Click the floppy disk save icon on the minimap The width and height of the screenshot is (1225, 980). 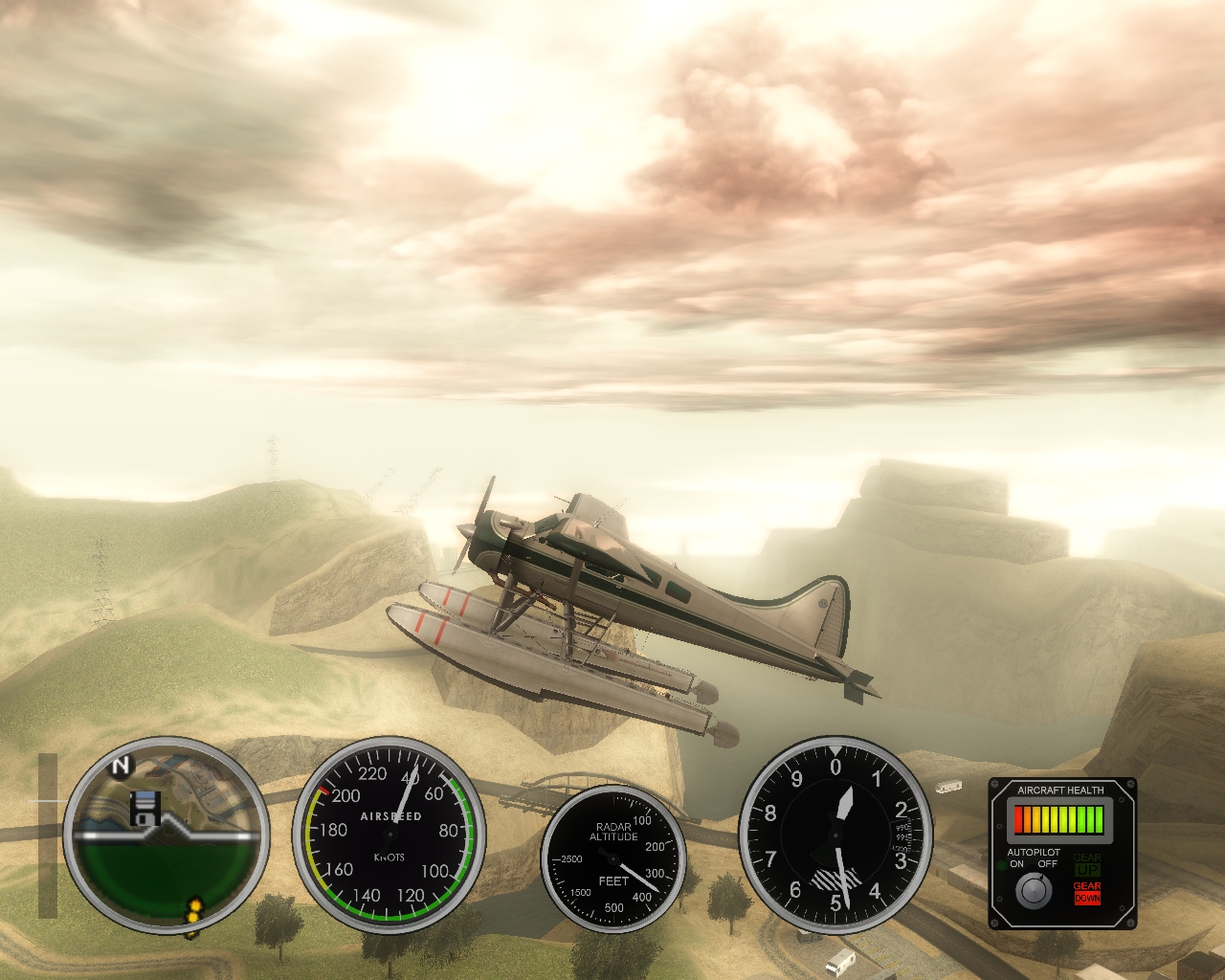coord(145,810)
